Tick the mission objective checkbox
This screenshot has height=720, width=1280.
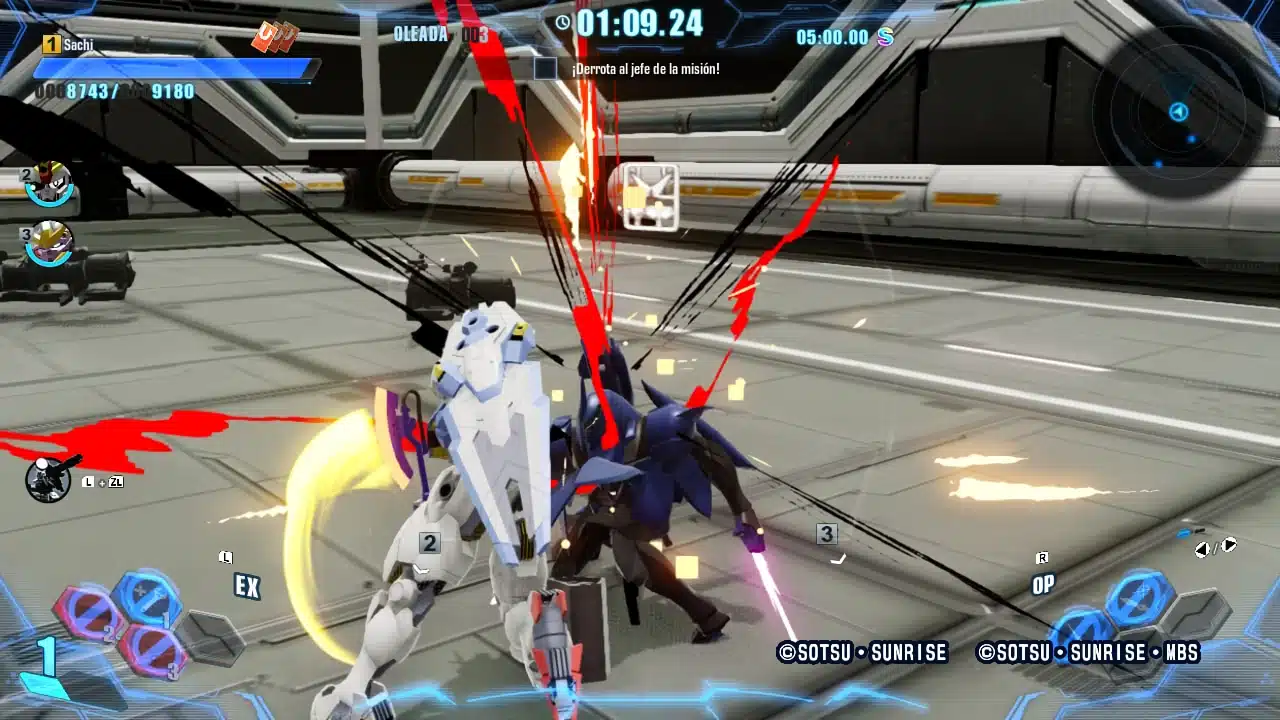pyautogui.click(x=545, y=69)
